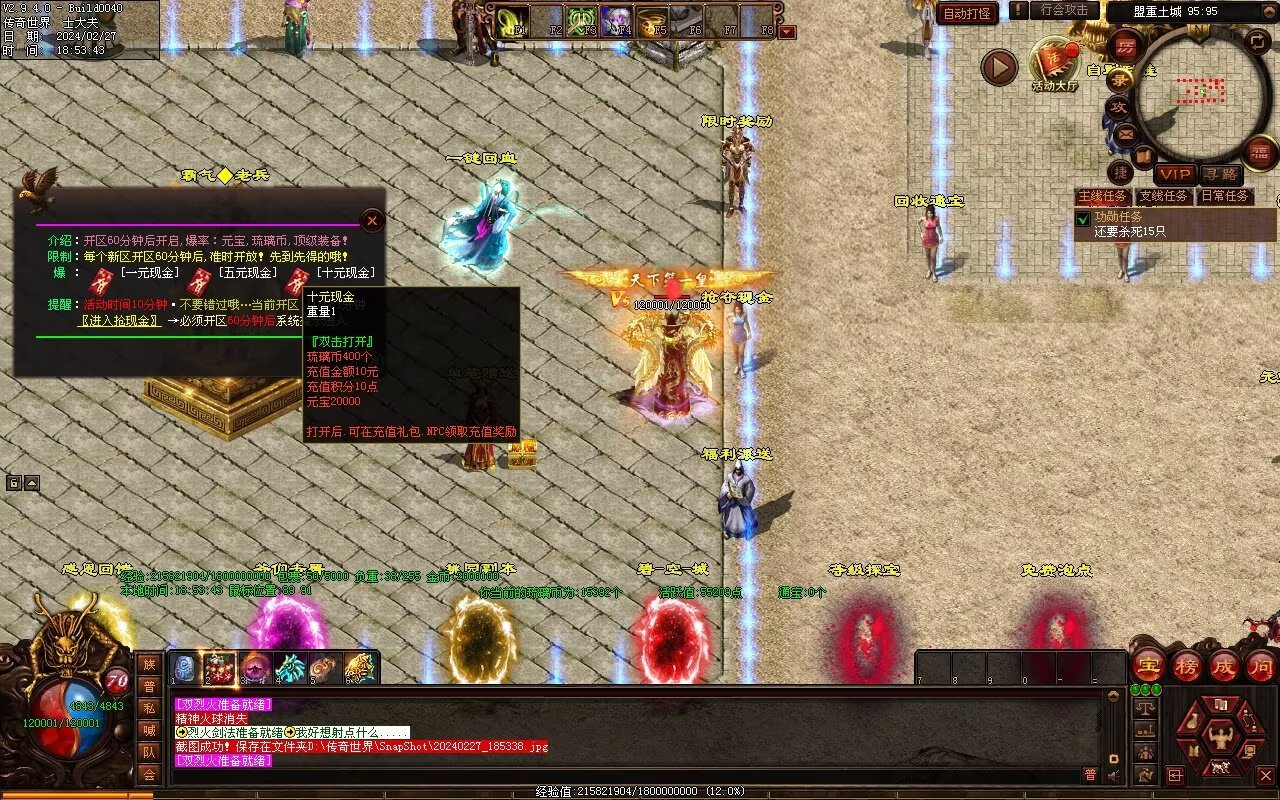Close the cash pickup event dialog
The height and width of the screenshot is (800, 1280).
pos(372,220)
